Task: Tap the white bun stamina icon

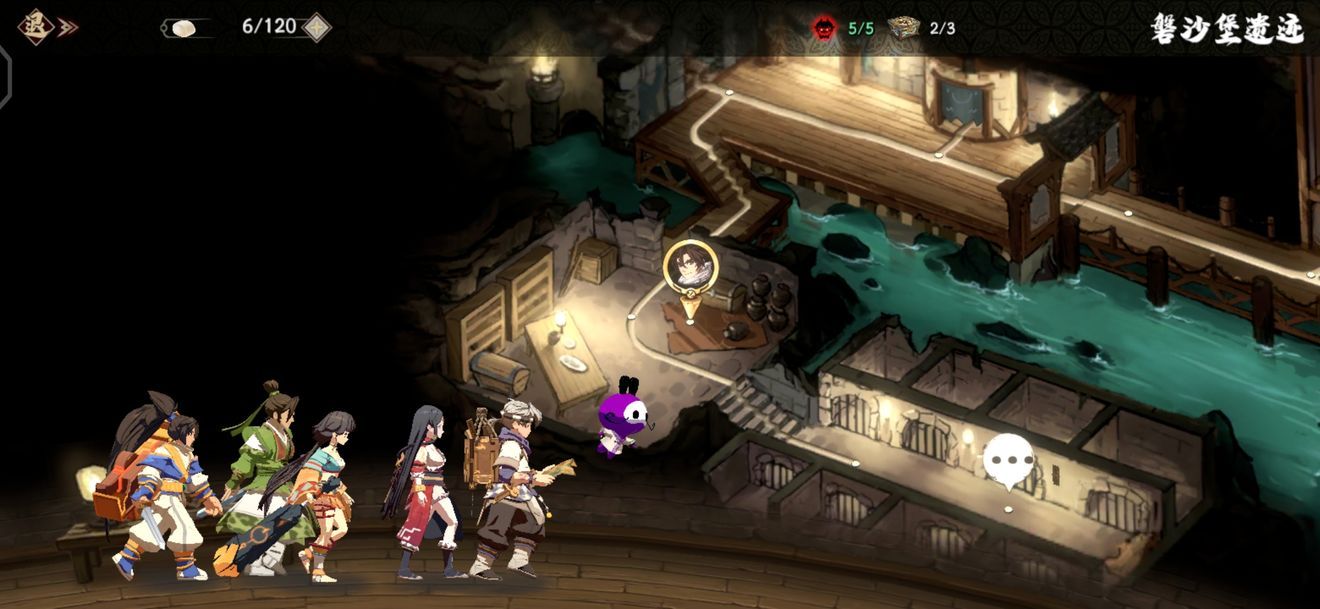Action: (184, 28)
